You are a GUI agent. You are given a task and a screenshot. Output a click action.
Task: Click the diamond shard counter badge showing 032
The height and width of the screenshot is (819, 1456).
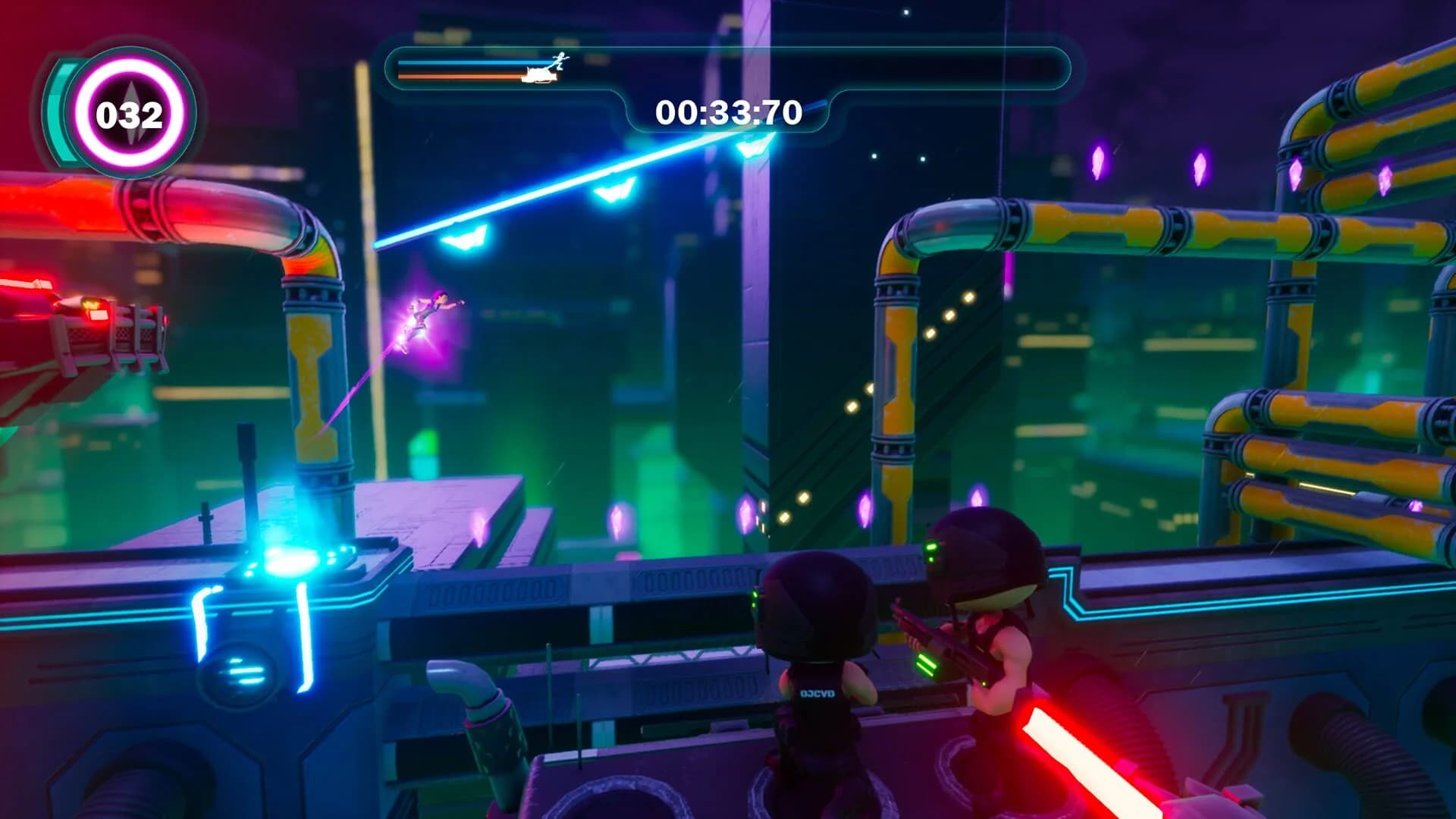click(x=129, y=114)
